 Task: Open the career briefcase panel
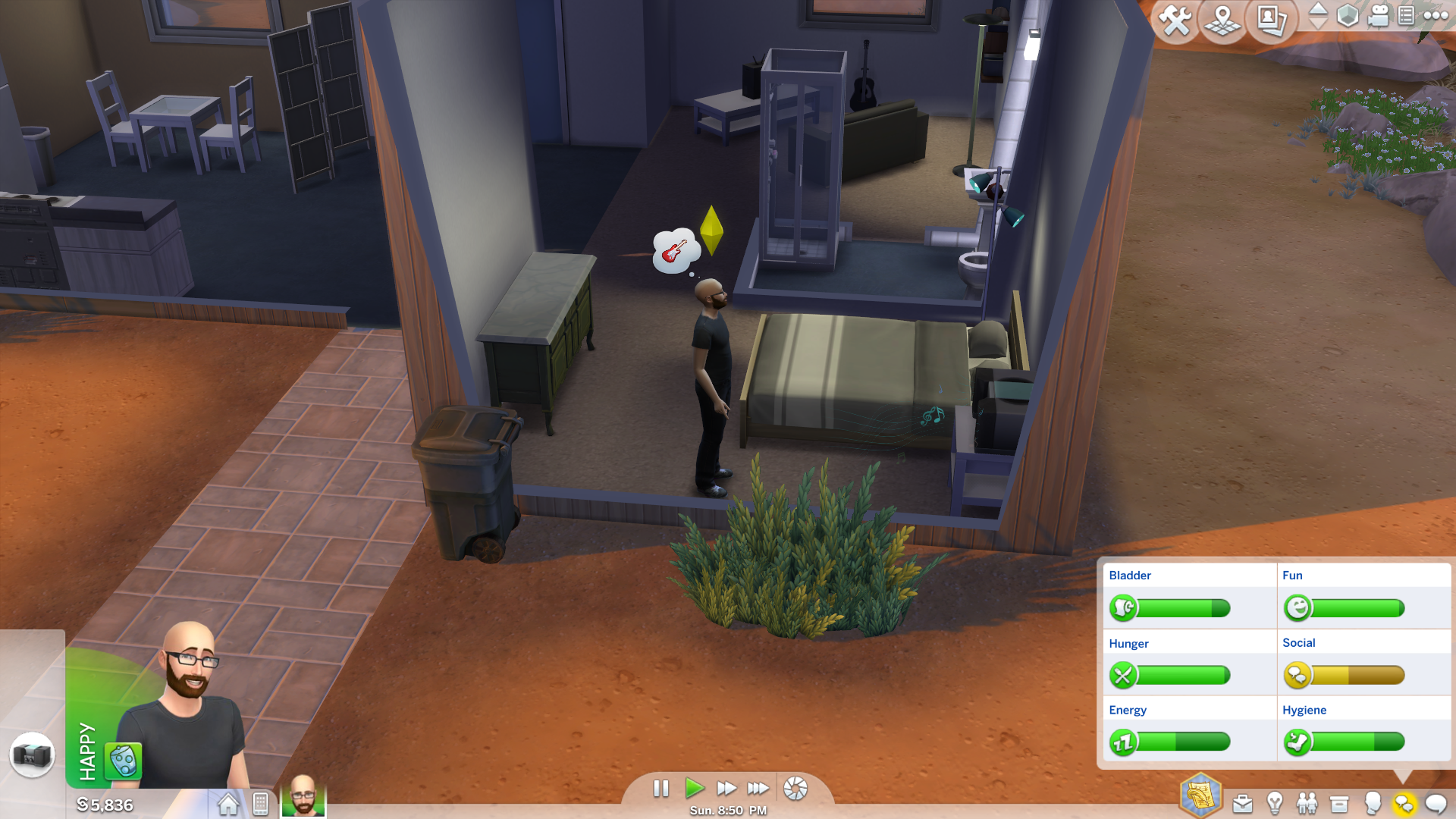point(1242,804)
